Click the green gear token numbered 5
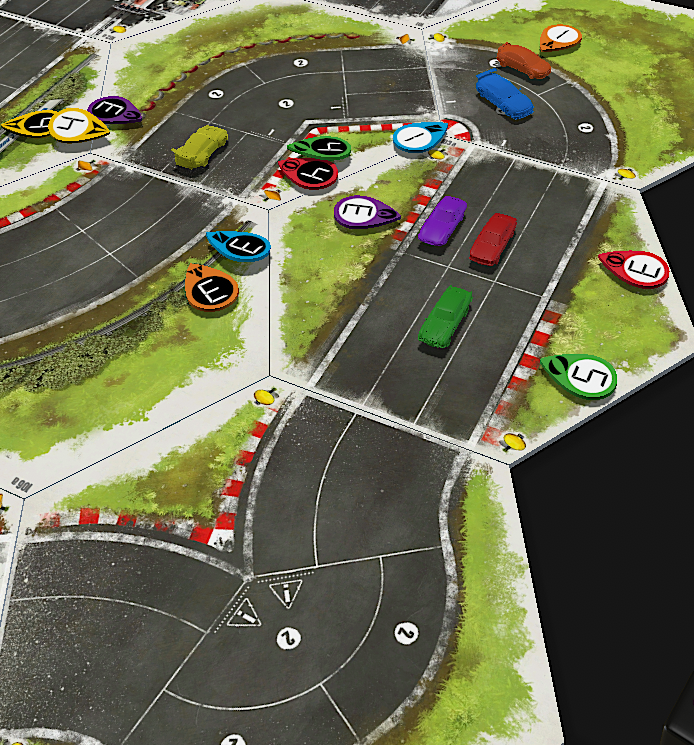Image resolution: width=694 pixels, height=745 pixels. click(581, 375)
